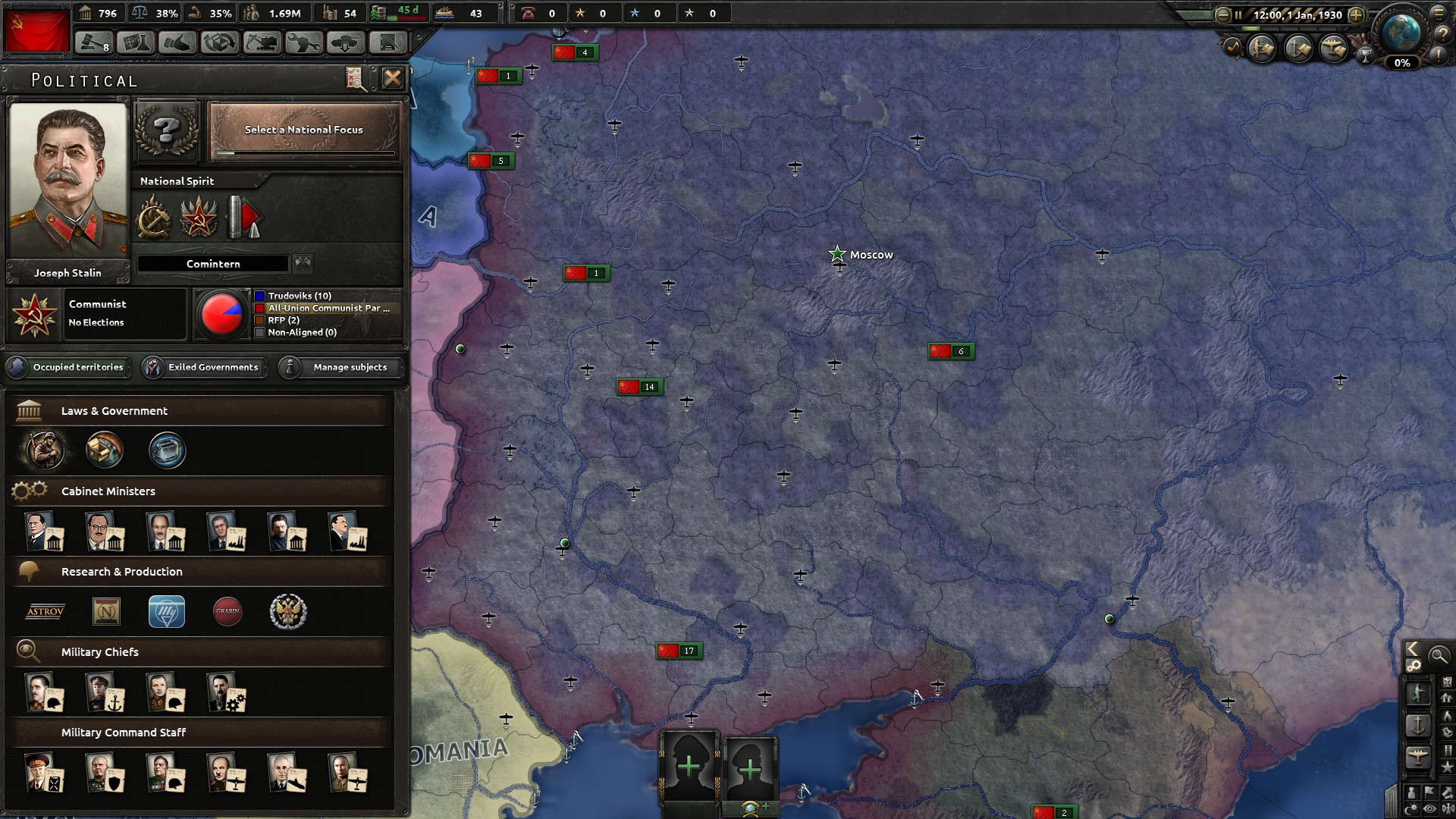Open the game menu with three-line icon
The image size is (1456, 819).
point(1438,13)
